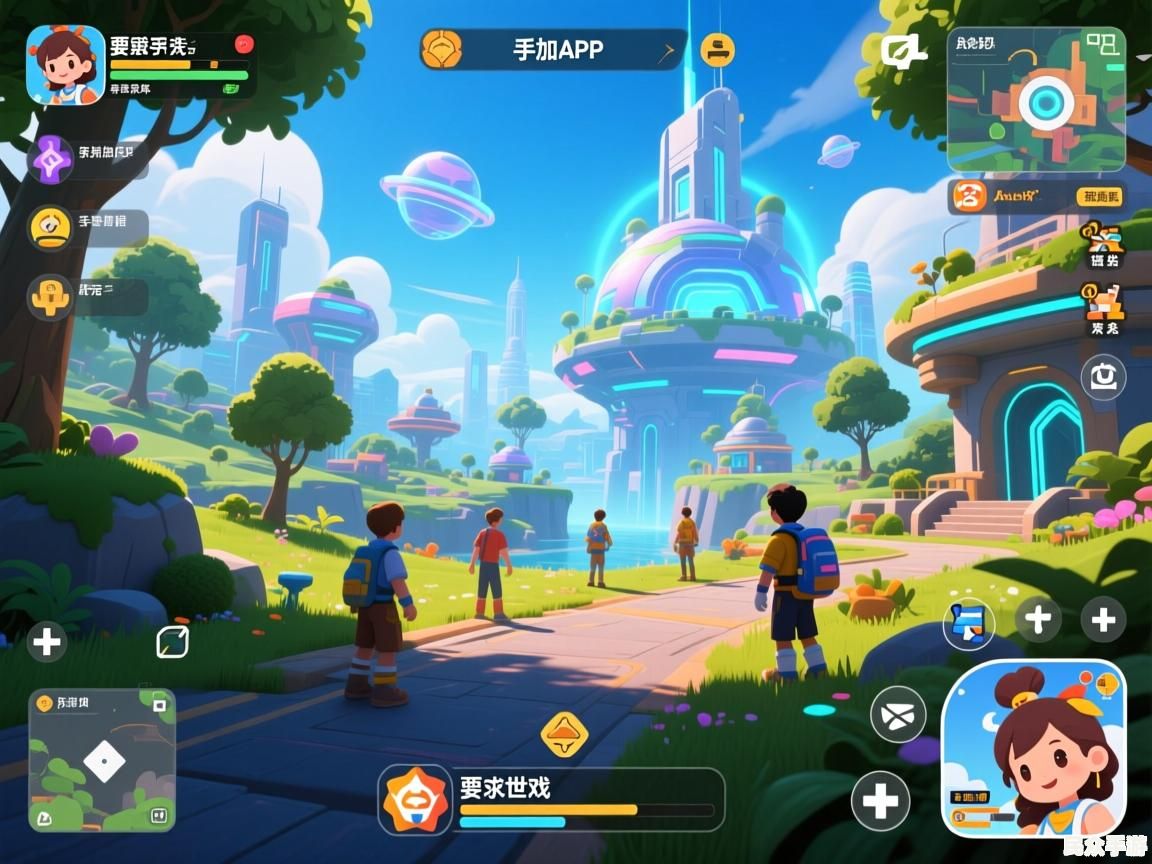Open the minimap with the white diamond marker
Screen dimensions: 1152x864
(102, 760)
